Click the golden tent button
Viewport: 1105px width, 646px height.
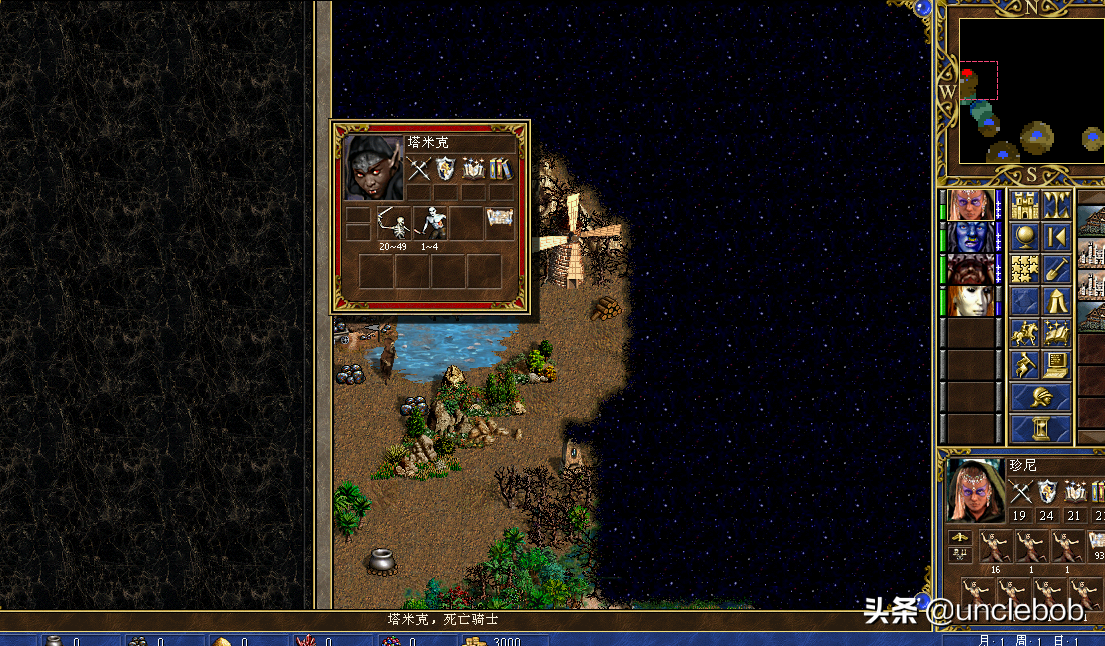pos(1056,301)
